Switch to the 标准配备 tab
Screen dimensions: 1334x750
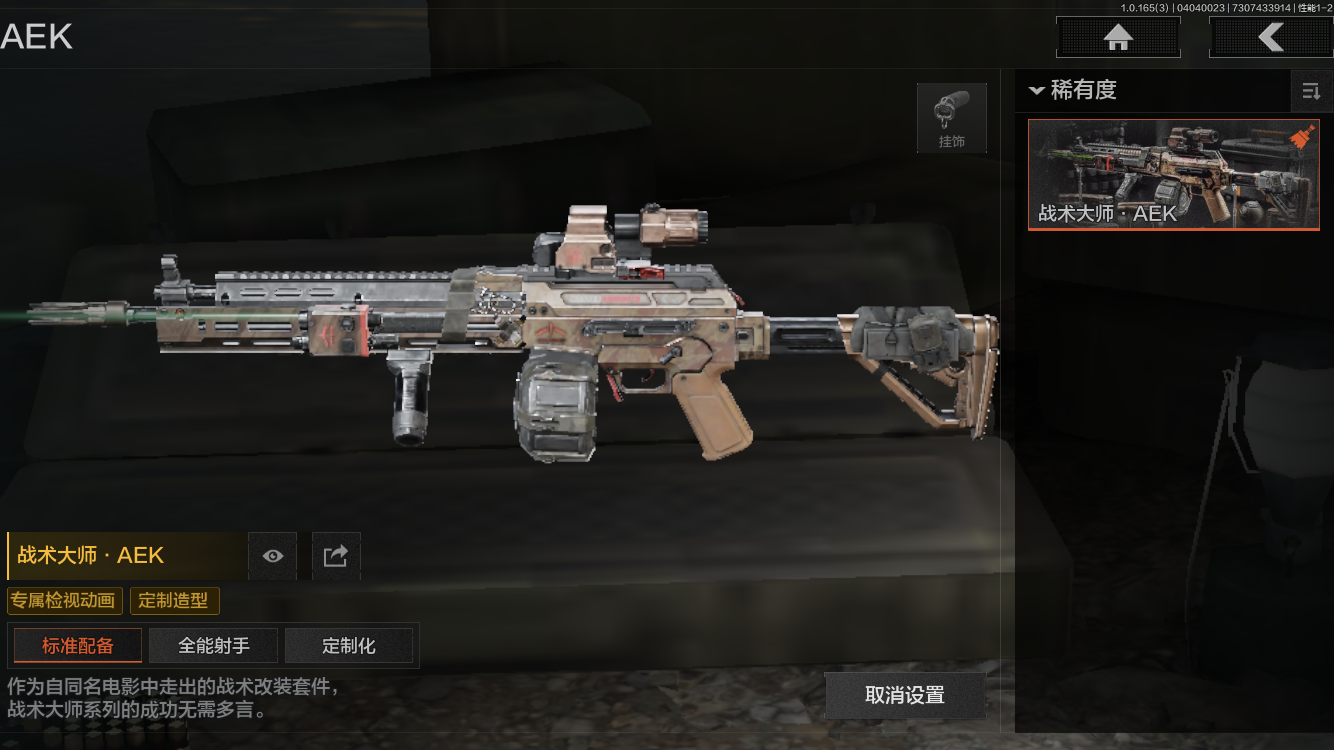tap(78, 646)
